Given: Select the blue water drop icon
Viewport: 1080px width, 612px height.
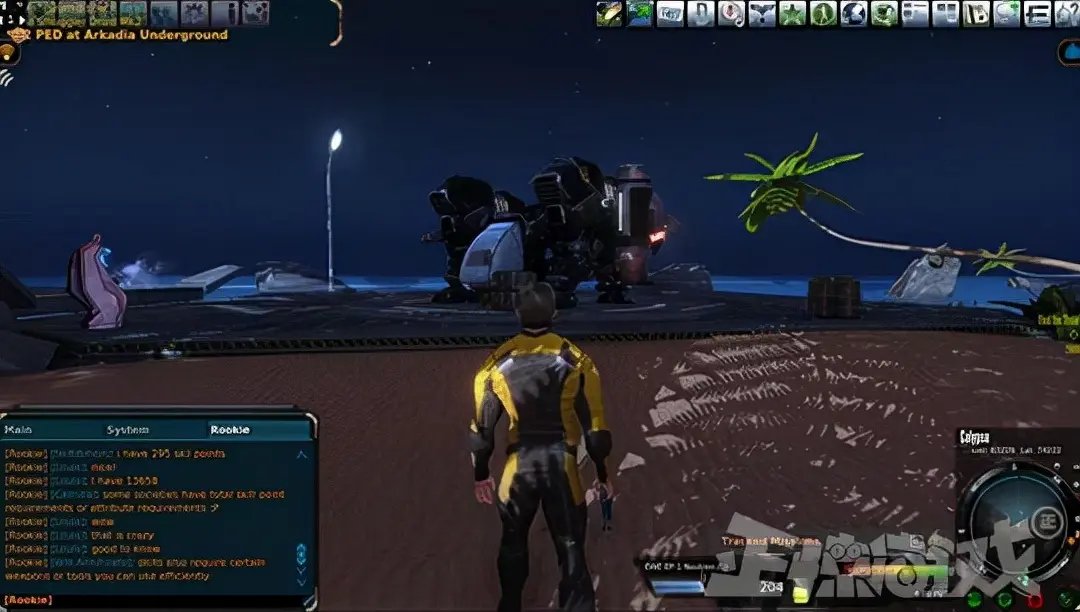Looking at the screenshot, I should point(1069,52).
